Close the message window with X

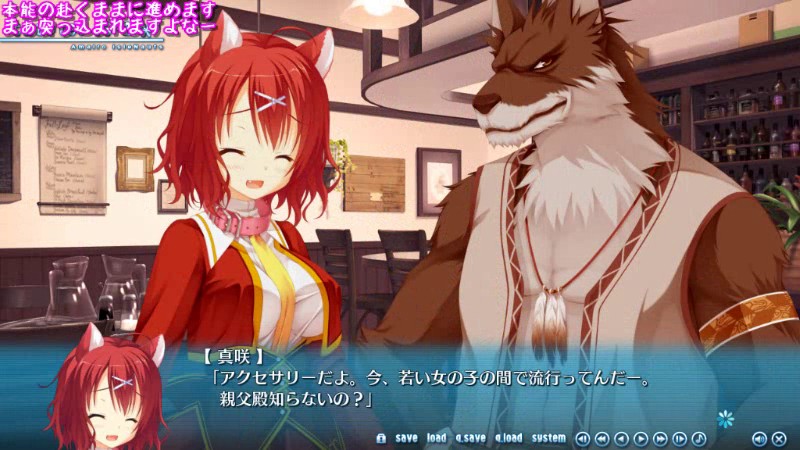pos(779,438)
